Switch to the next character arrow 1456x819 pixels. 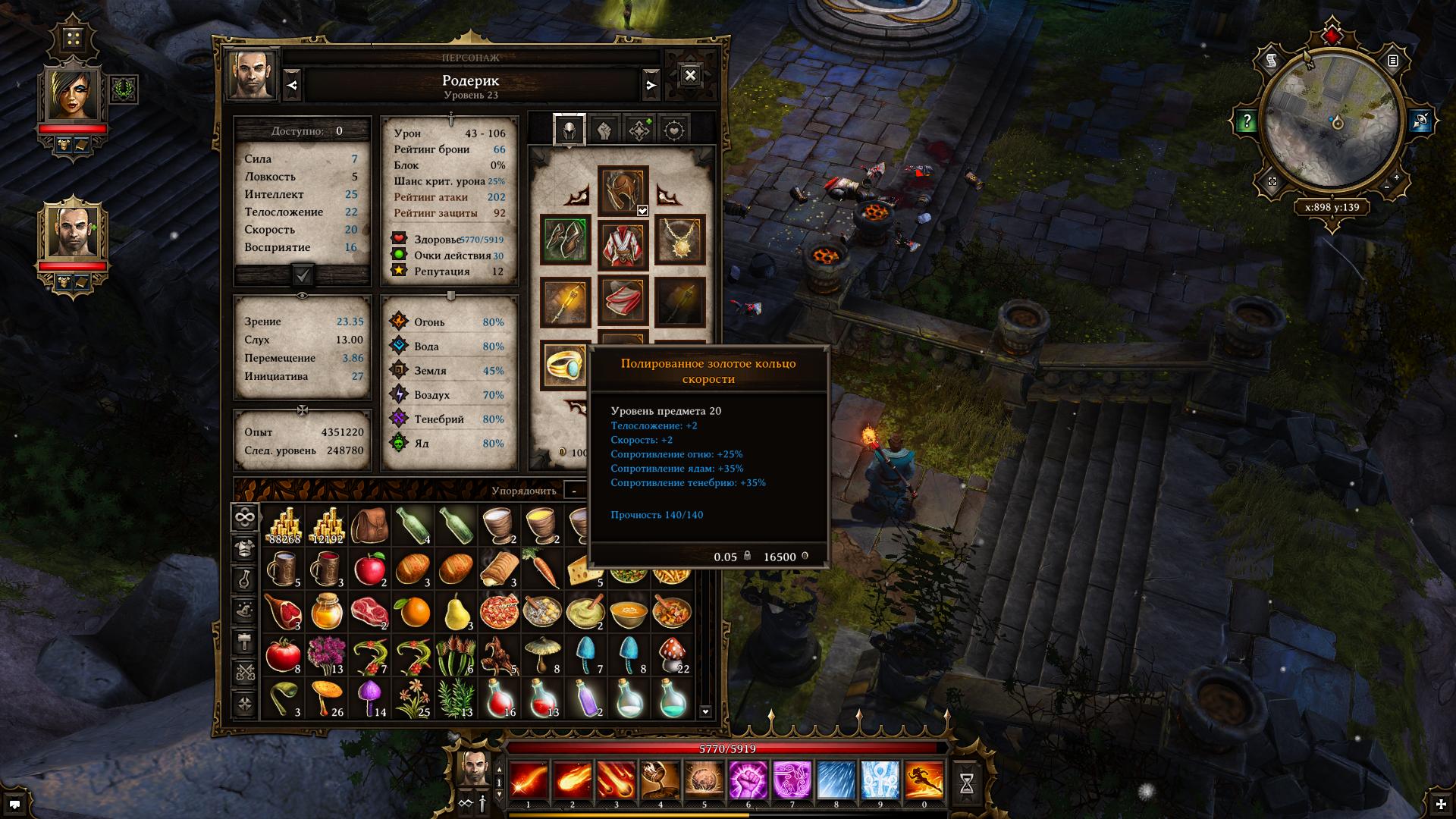(651, 86)
